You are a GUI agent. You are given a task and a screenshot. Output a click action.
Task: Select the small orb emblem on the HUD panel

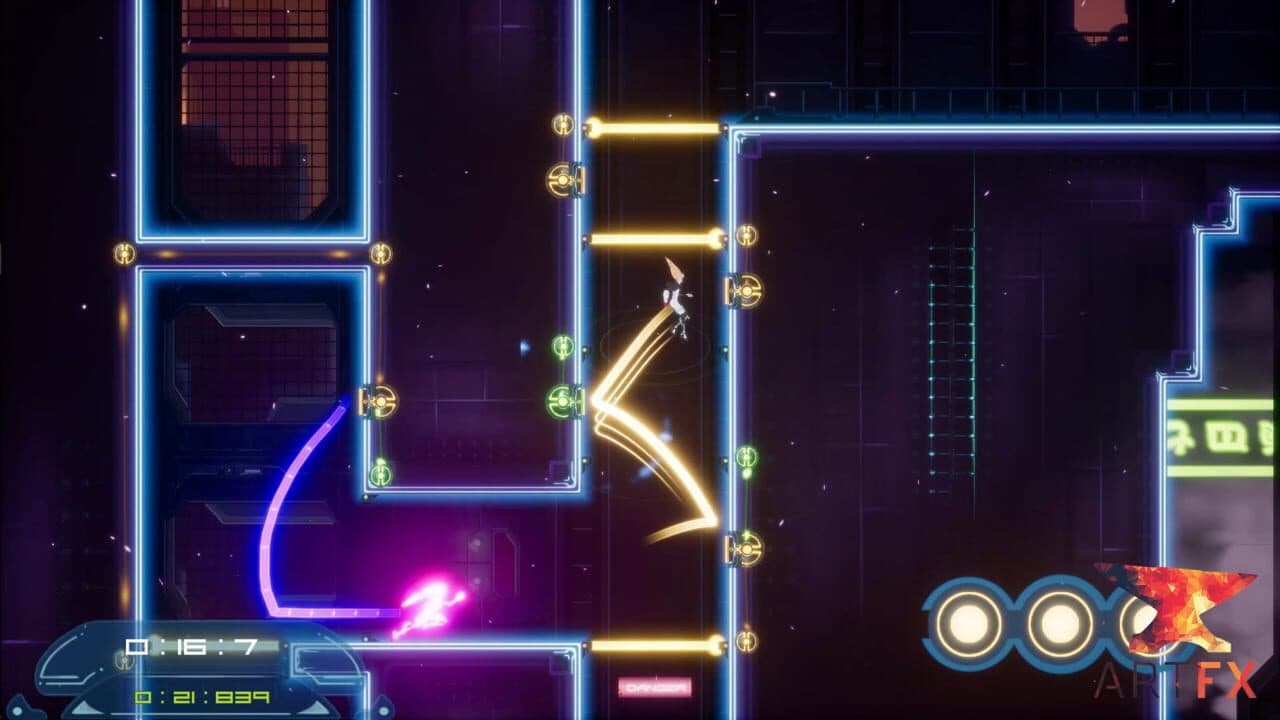(123, 662)
